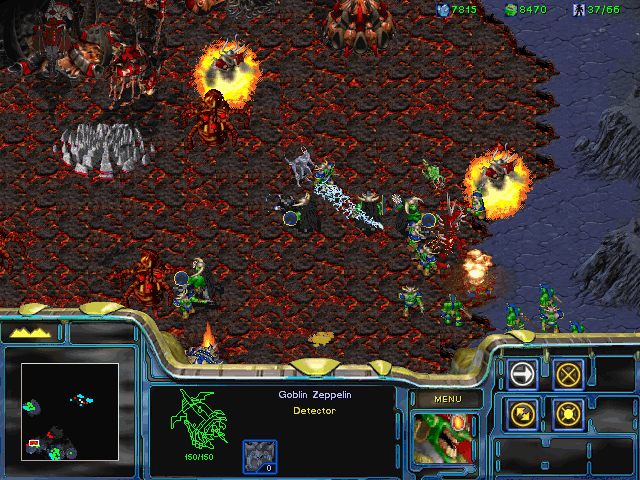Choose the Patrol command icon
640x480 pixels.
click(x=522, y=411)
